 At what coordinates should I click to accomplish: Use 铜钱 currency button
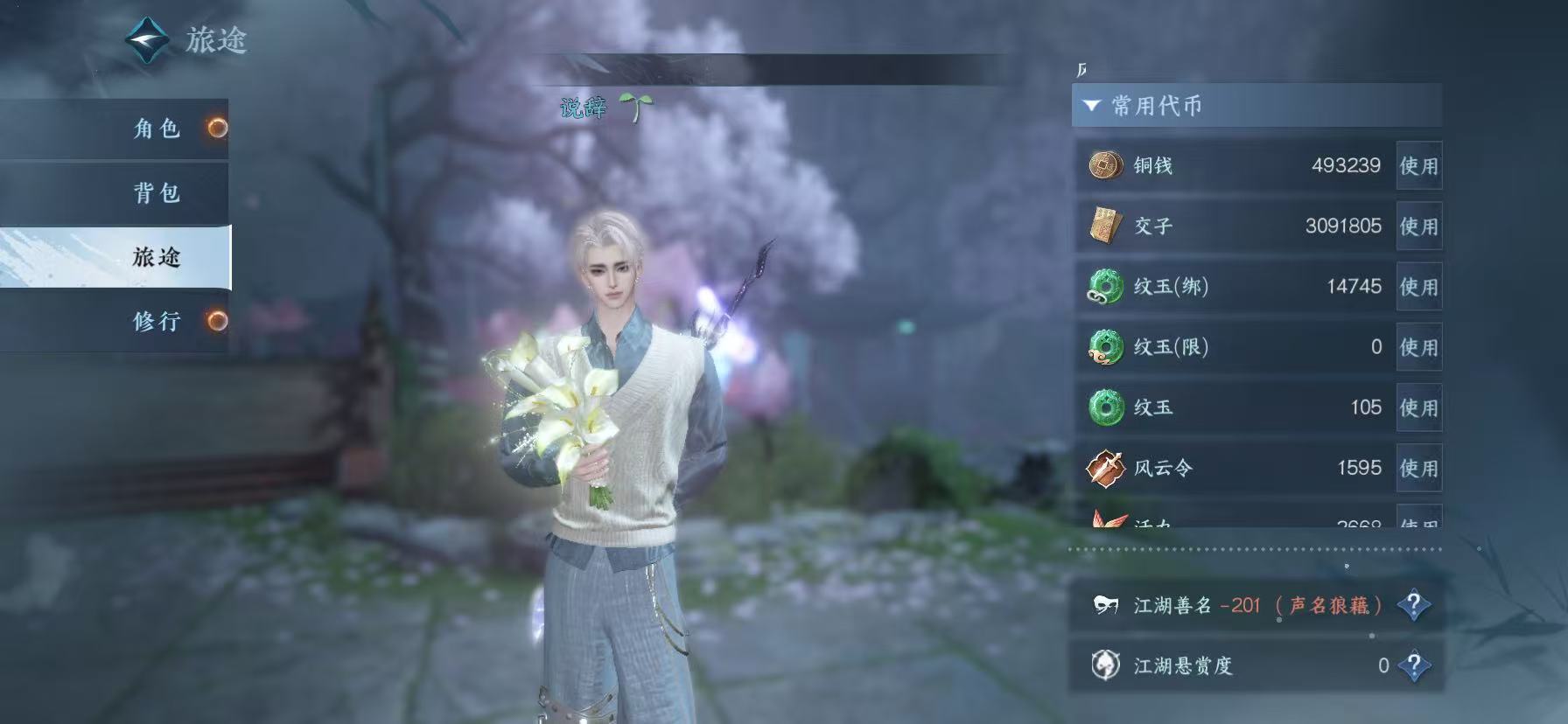tap(1418, 166)
